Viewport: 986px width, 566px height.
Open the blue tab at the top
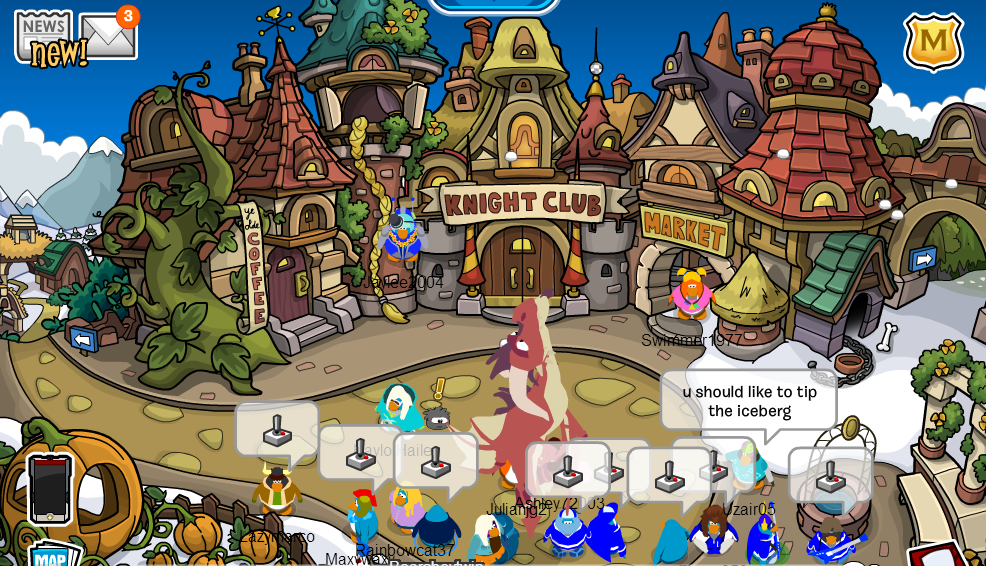pyautogui.click(x=493, y=5)
